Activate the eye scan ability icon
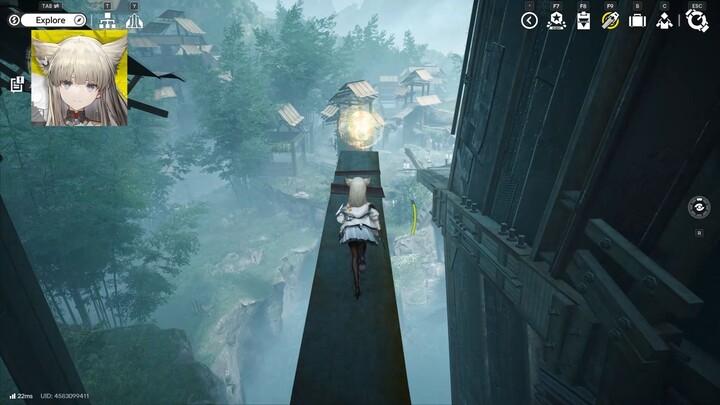Viewport: 720px width, 405px height. (x=700, y=207)
